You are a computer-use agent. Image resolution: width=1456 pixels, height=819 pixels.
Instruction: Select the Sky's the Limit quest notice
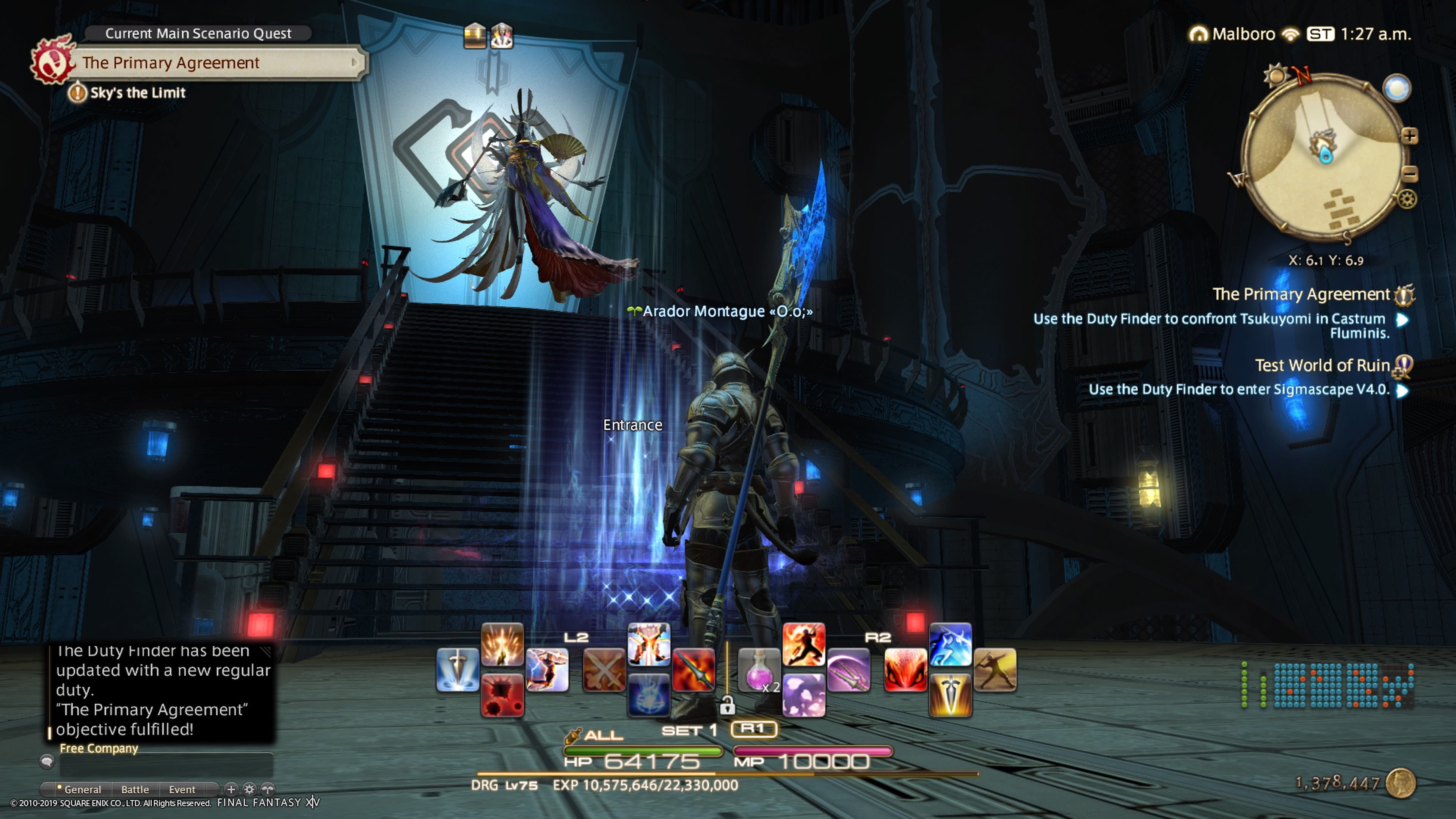click(x=137, y=93)
